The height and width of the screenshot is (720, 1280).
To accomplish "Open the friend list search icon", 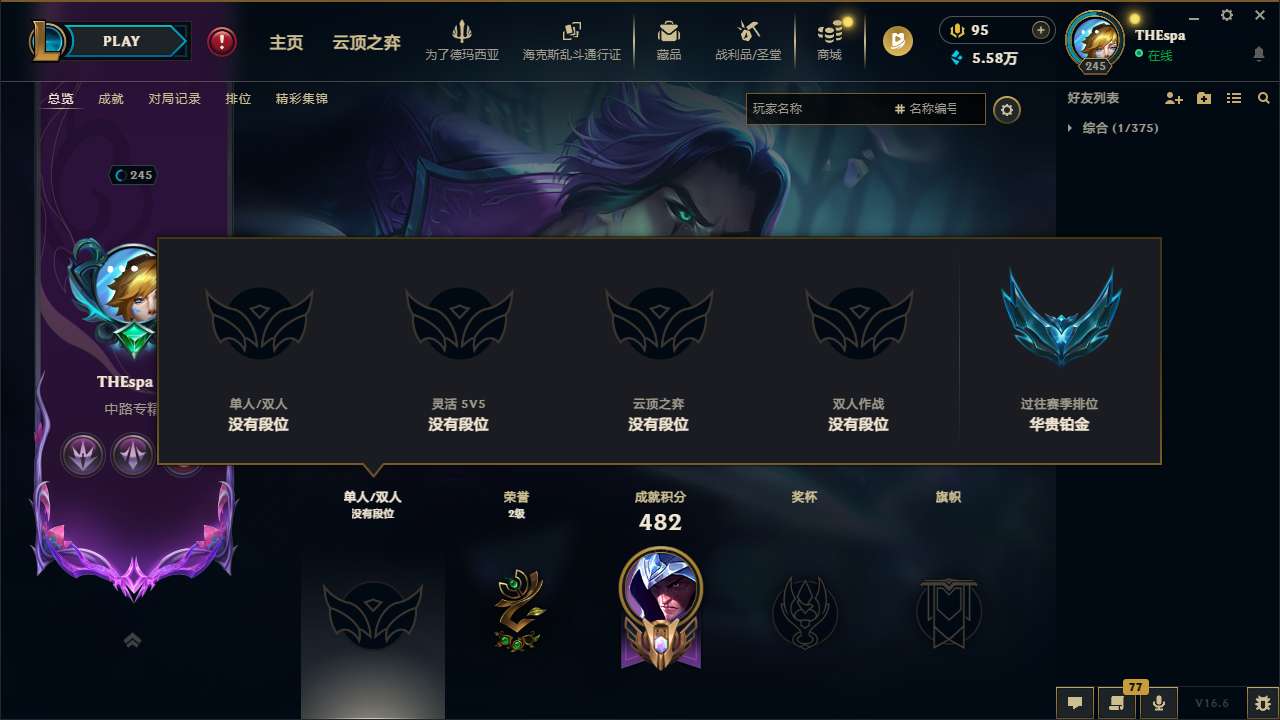I will point(1264,97).
